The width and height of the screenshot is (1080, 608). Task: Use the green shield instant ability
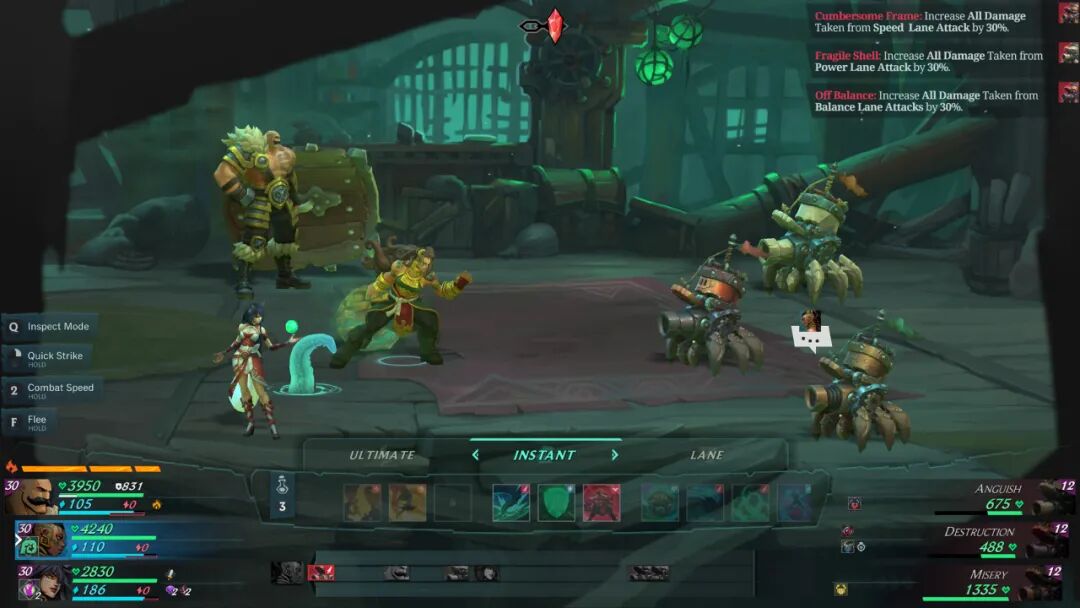click(556, 502)
